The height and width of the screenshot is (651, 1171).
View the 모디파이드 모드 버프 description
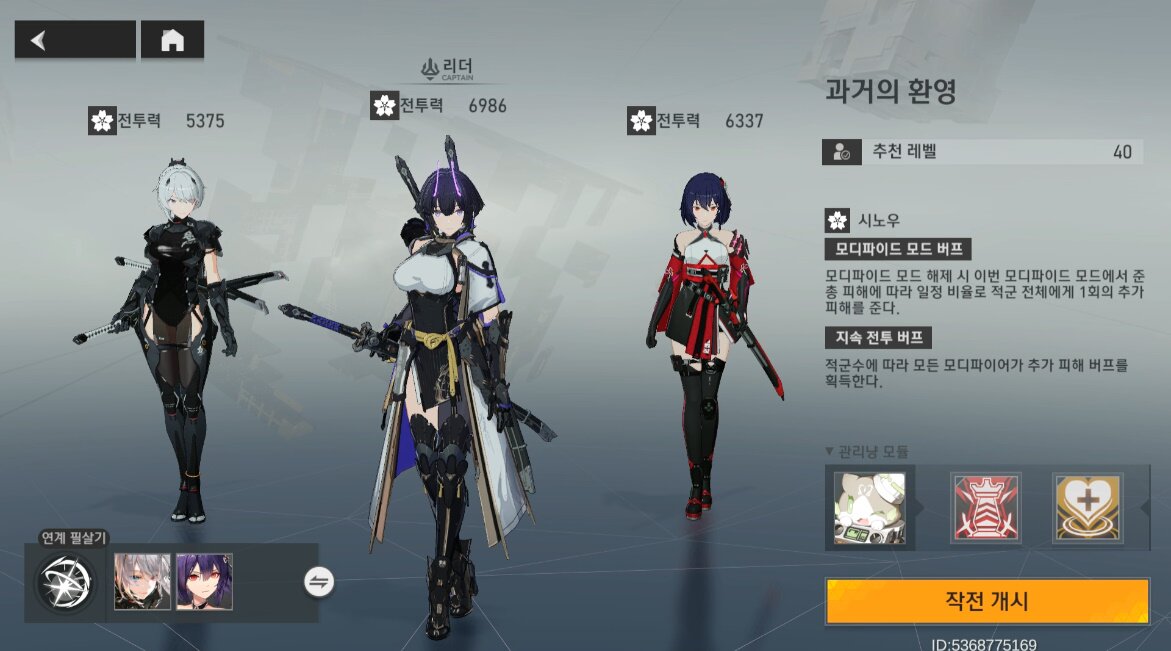897,250
